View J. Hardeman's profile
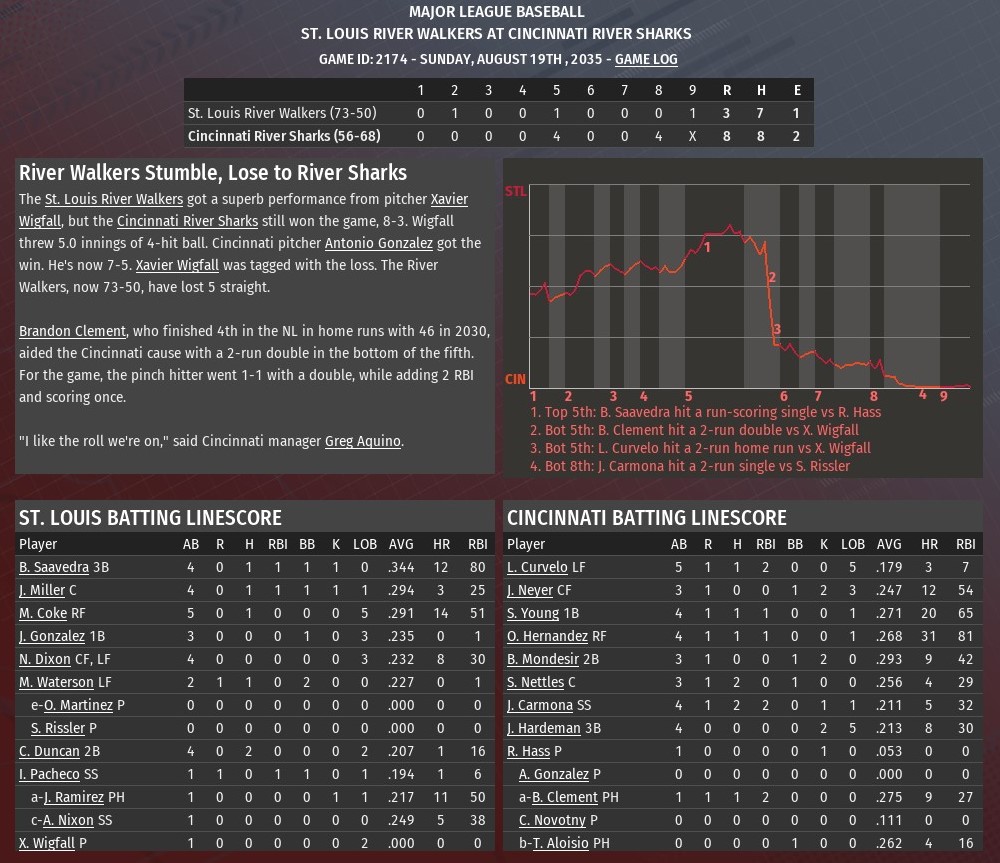The height and width of the screenshot is (863, 1000). [543, 728]
